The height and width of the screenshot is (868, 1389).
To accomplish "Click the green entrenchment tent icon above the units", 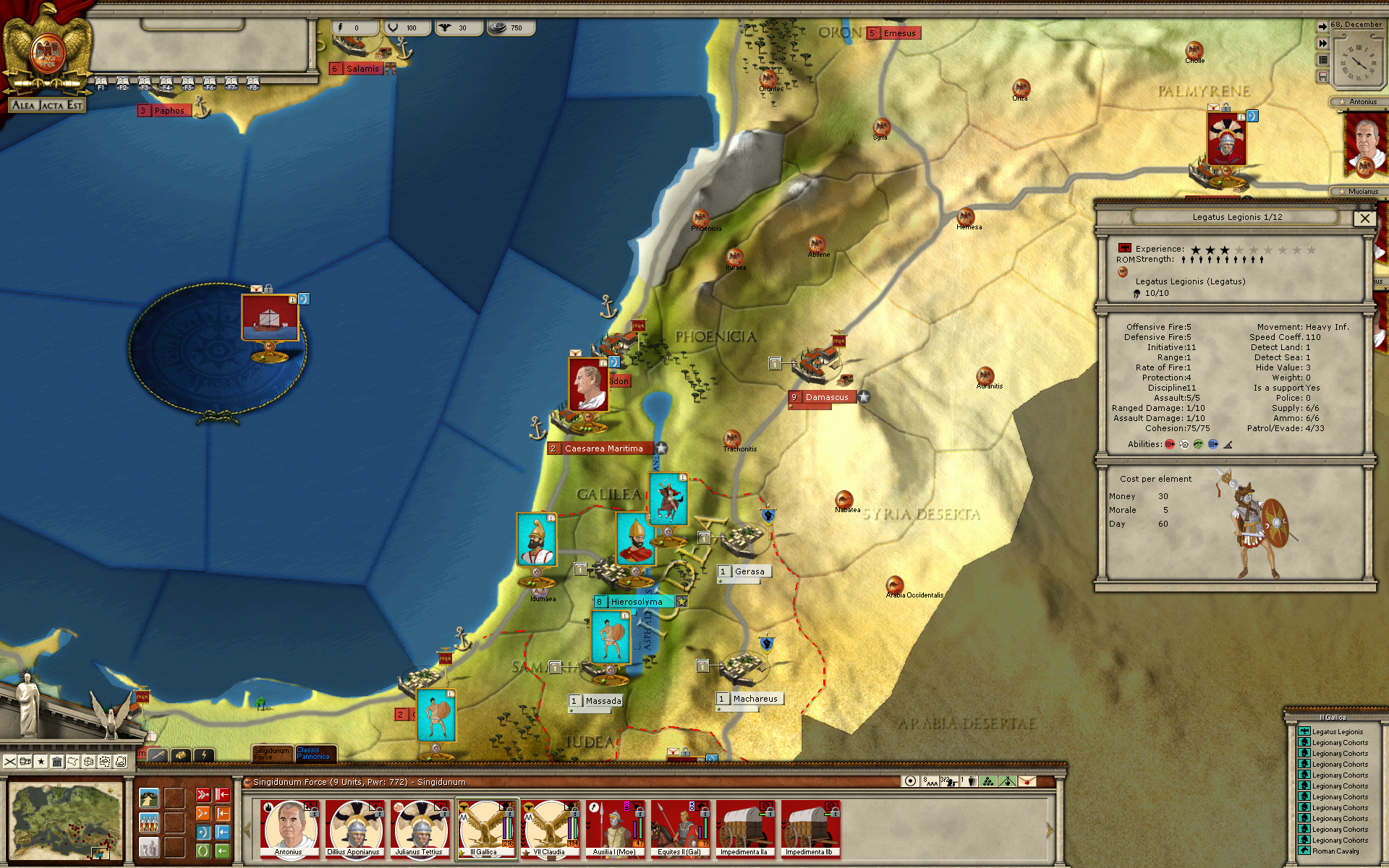I will point(1007,781).
